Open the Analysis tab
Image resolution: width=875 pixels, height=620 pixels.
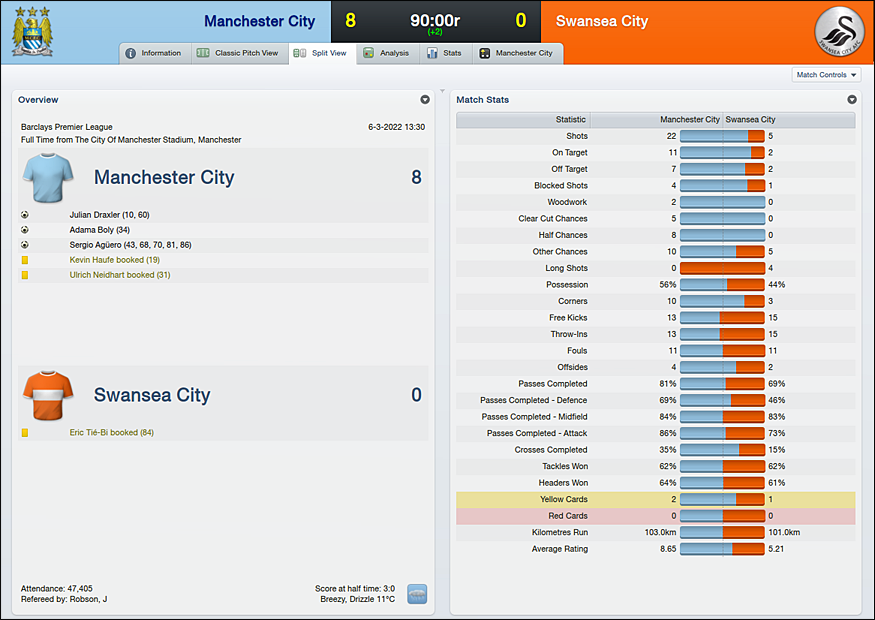tap(386, 53)
